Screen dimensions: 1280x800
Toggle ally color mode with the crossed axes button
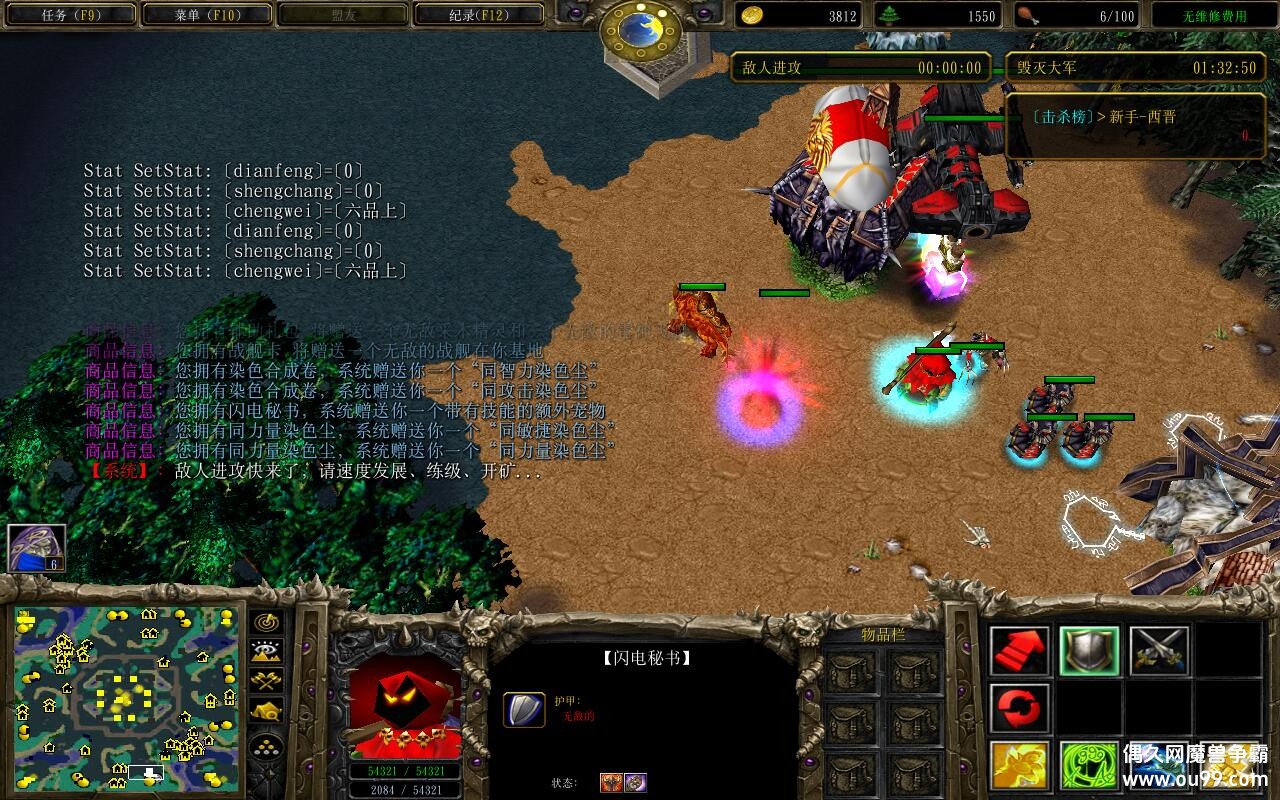click(265, 681)
